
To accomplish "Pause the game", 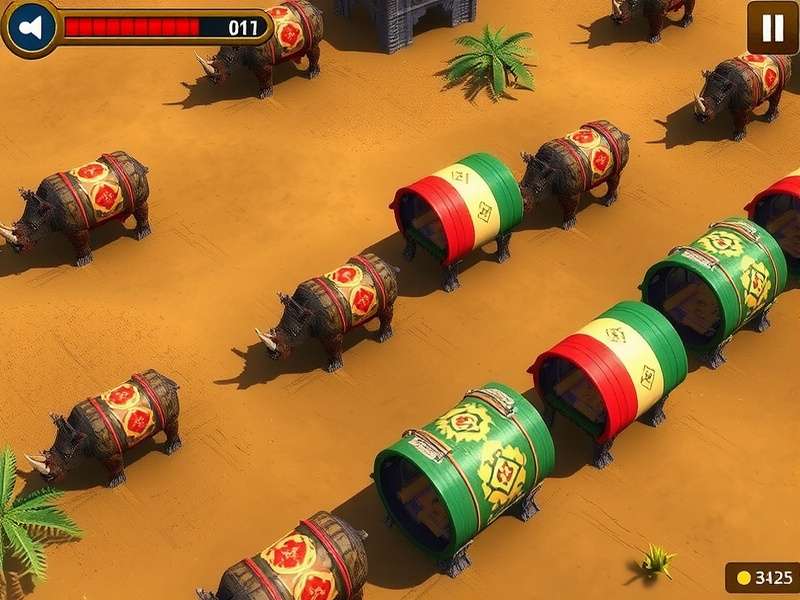I will point(772,27).
